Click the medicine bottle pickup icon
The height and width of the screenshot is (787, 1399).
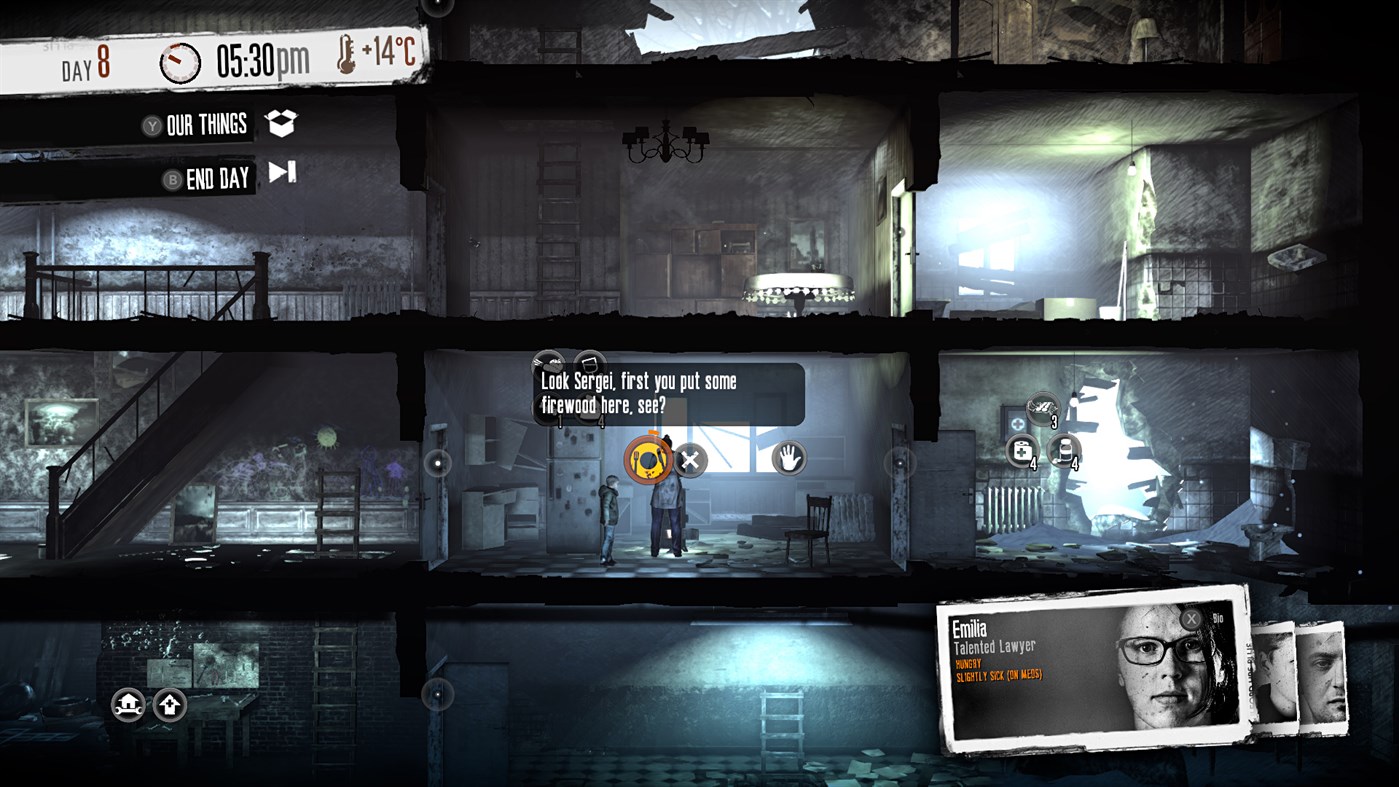click(1066, 451)
